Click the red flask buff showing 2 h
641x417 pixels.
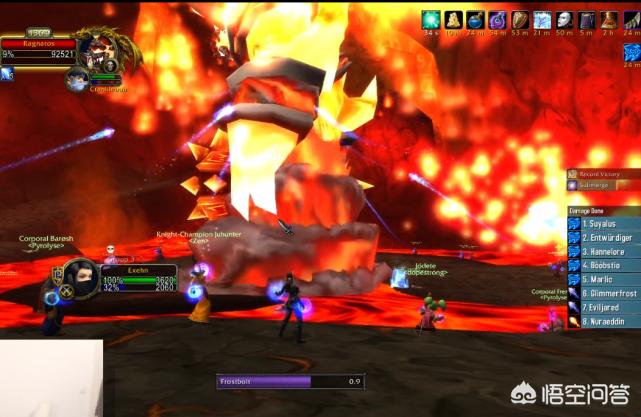pyautogui.click(x=609, y=19)
